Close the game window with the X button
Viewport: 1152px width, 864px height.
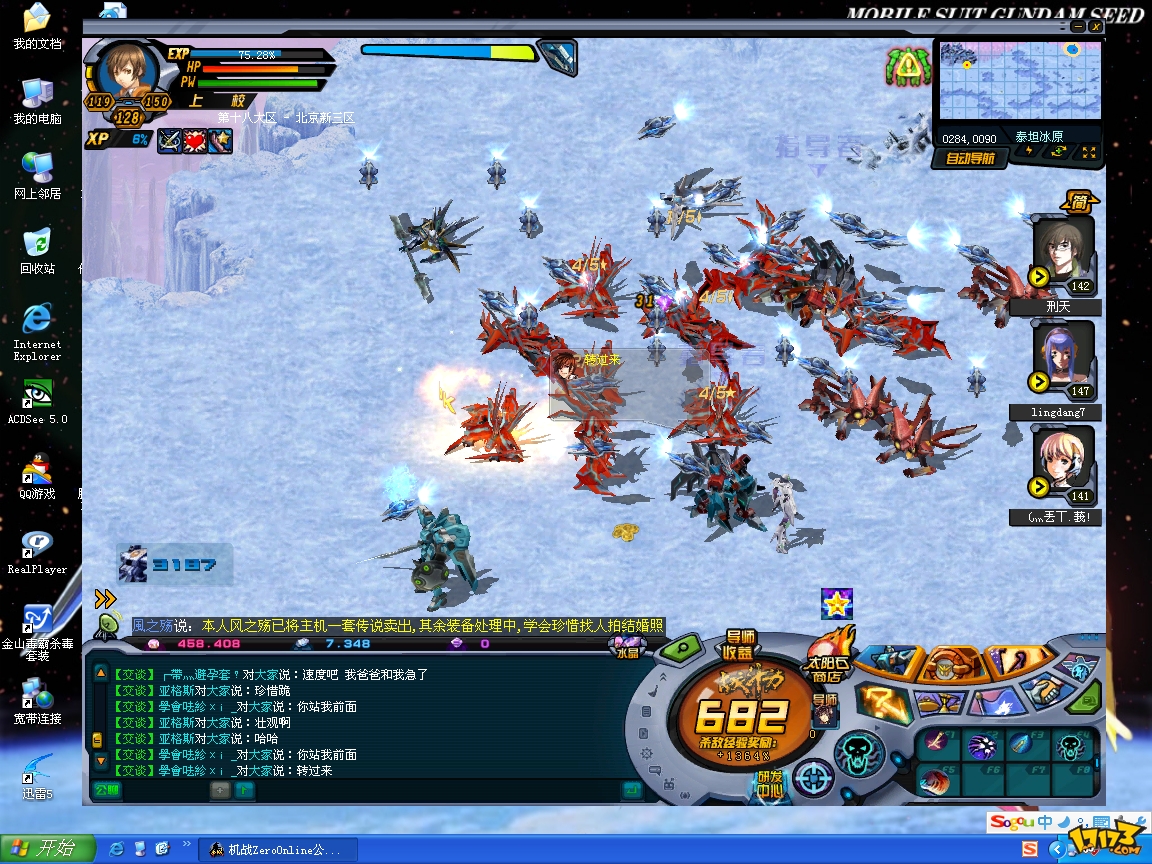[1096, 27]
